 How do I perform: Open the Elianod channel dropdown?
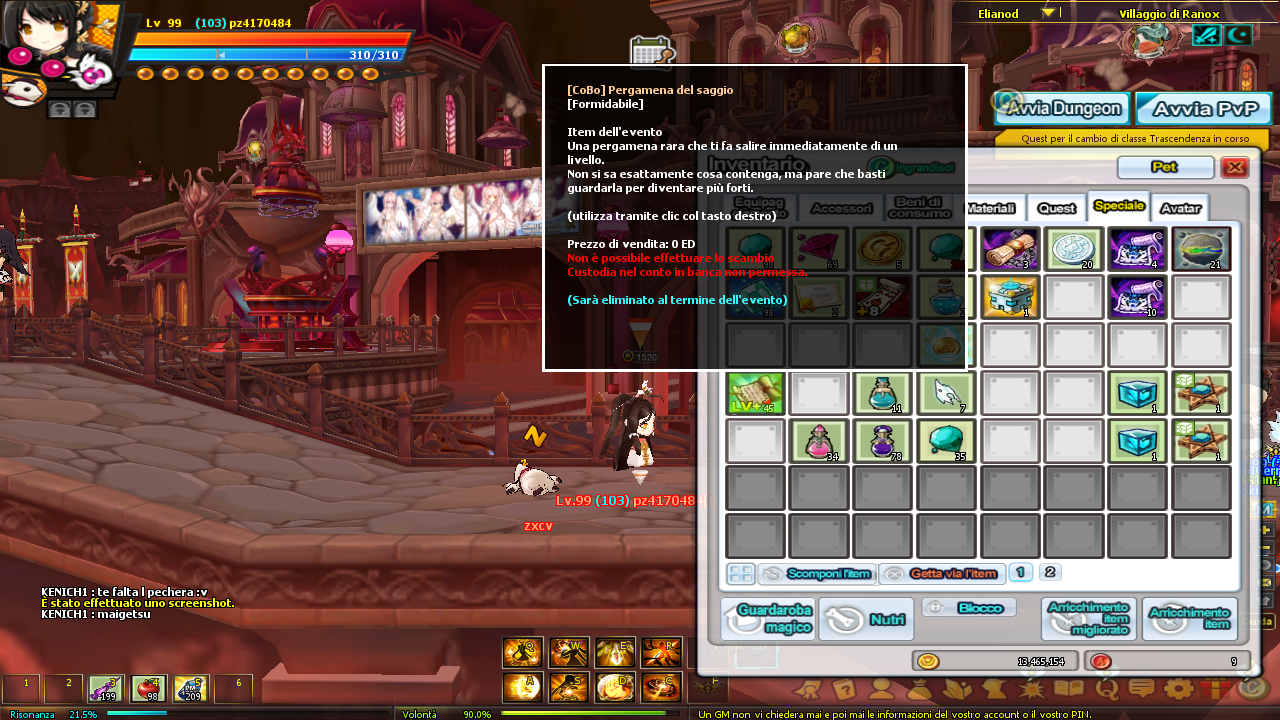point(1048,13)
